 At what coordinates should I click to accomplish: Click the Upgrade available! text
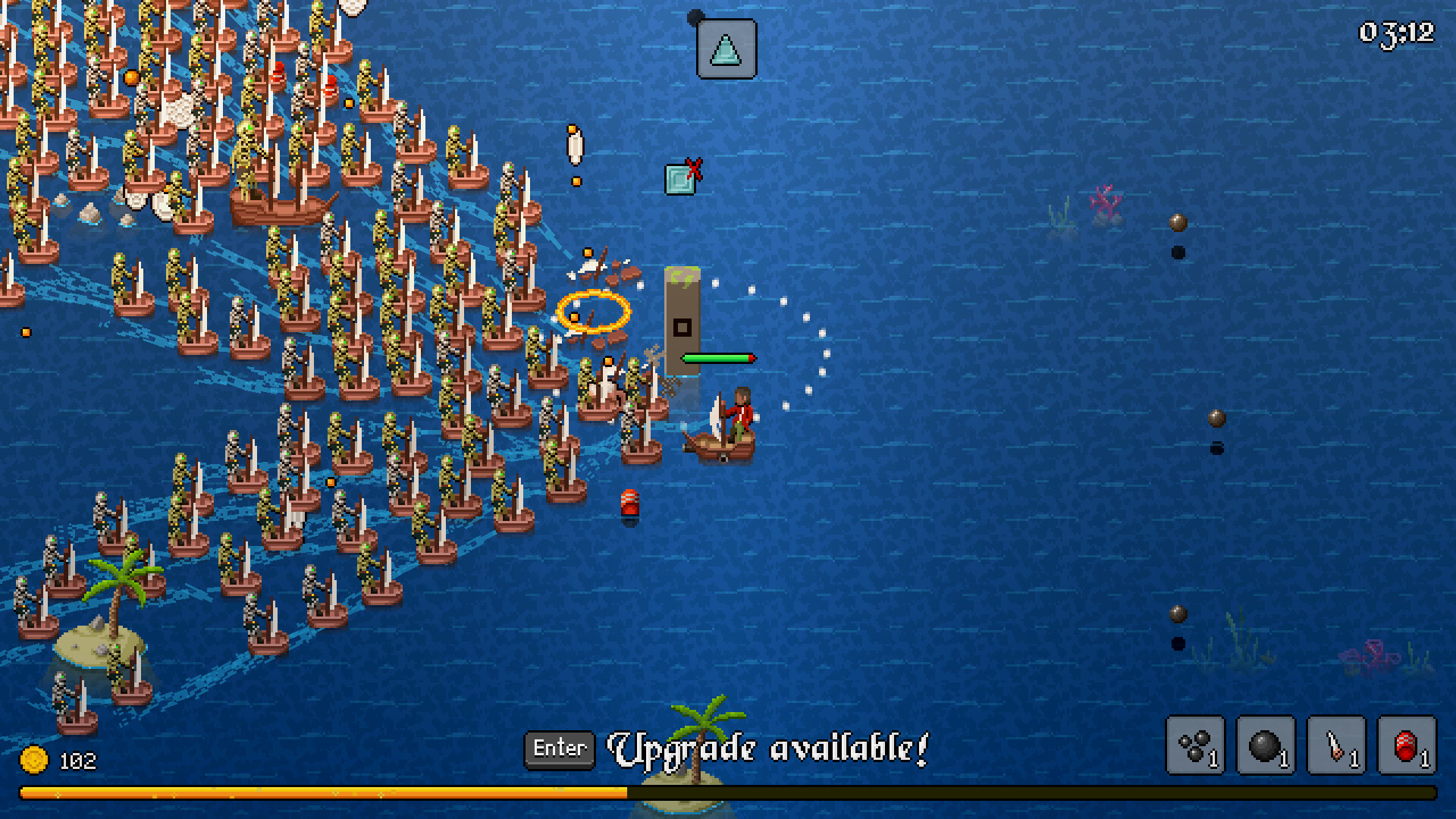768,749
